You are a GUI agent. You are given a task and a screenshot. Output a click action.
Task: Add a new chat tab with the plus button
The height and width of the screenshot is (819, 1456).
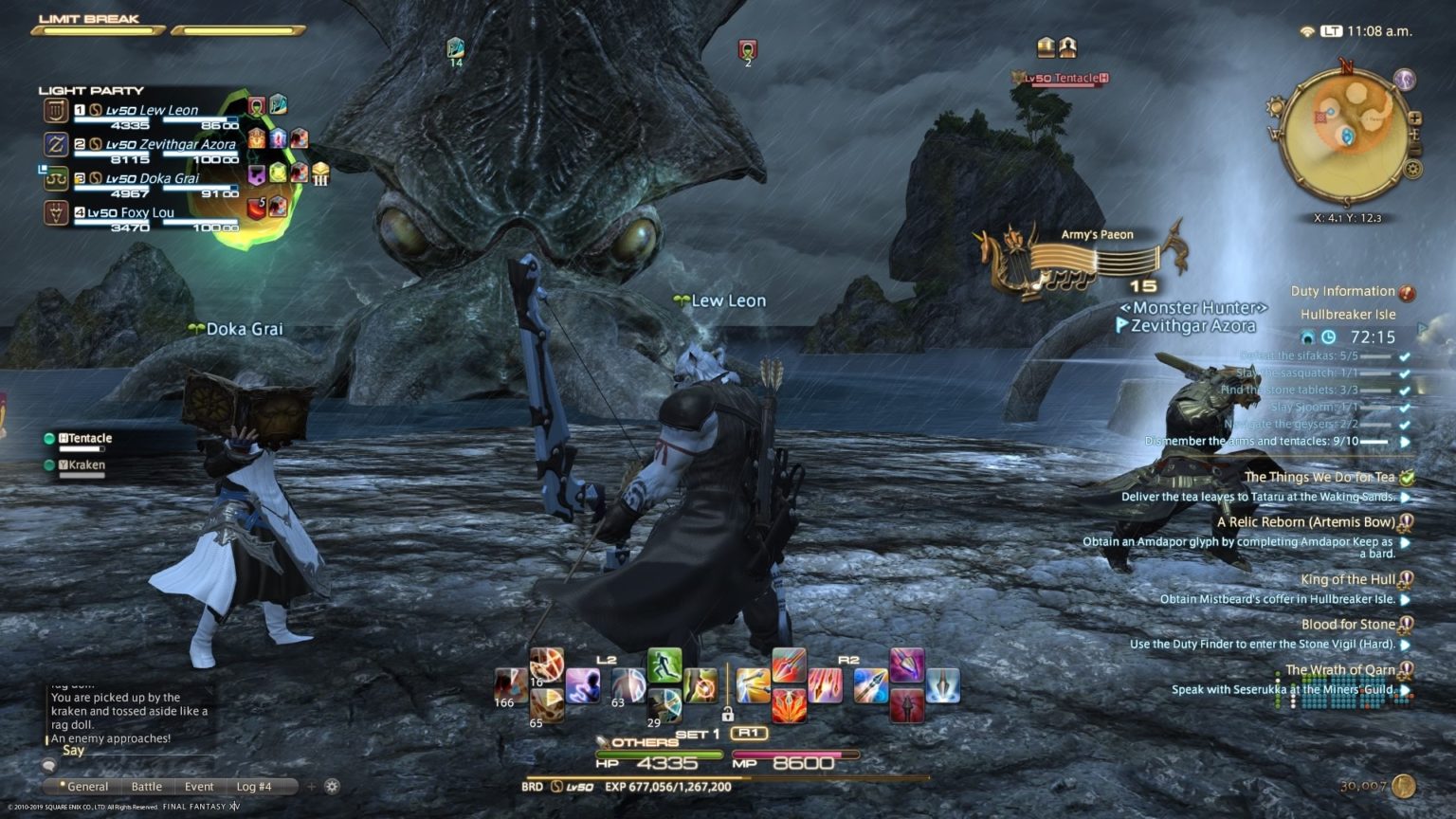tap(312, 787)
